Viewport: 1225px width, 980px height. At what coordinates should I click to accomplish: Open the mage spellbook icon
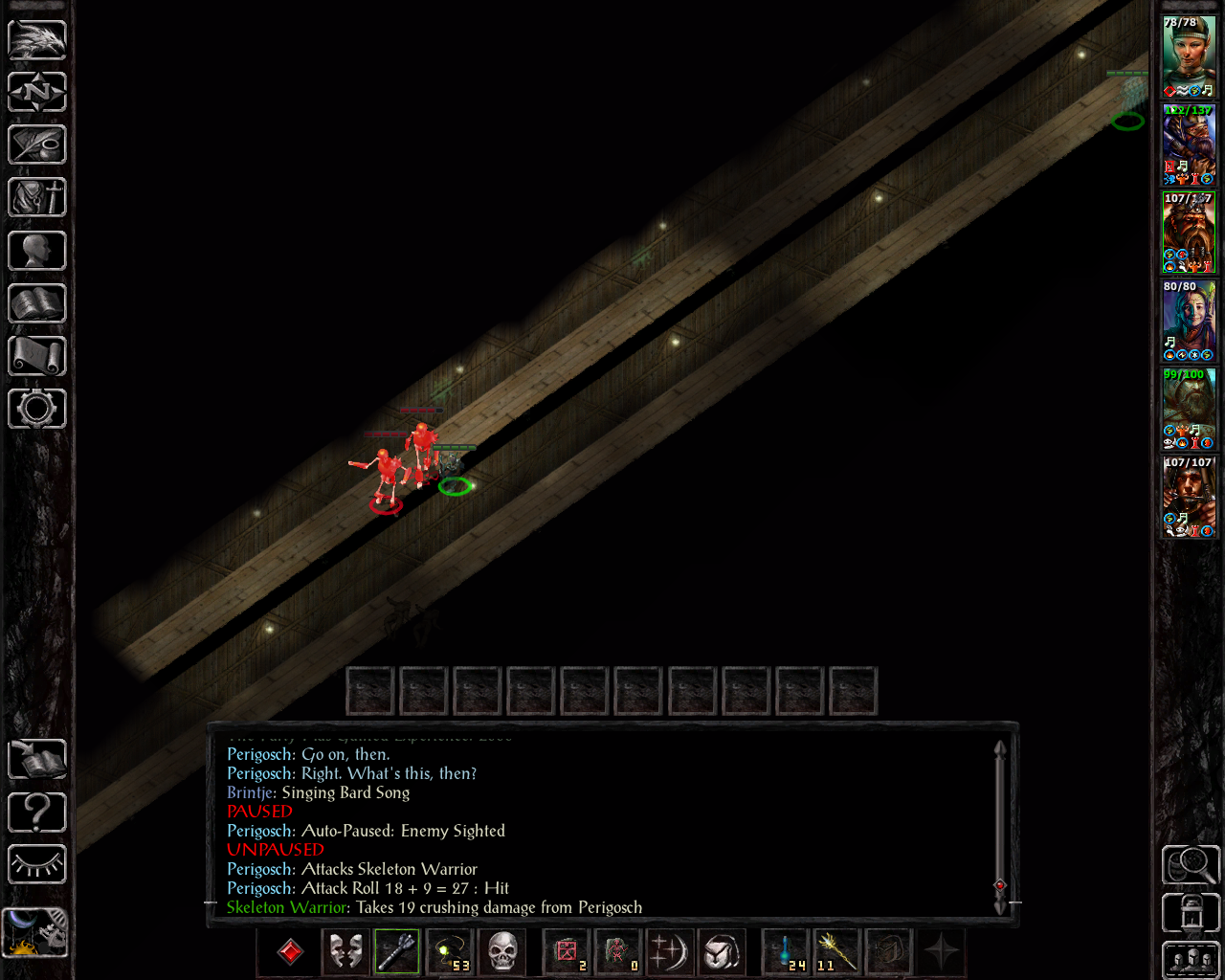click(x=37, y=303)
